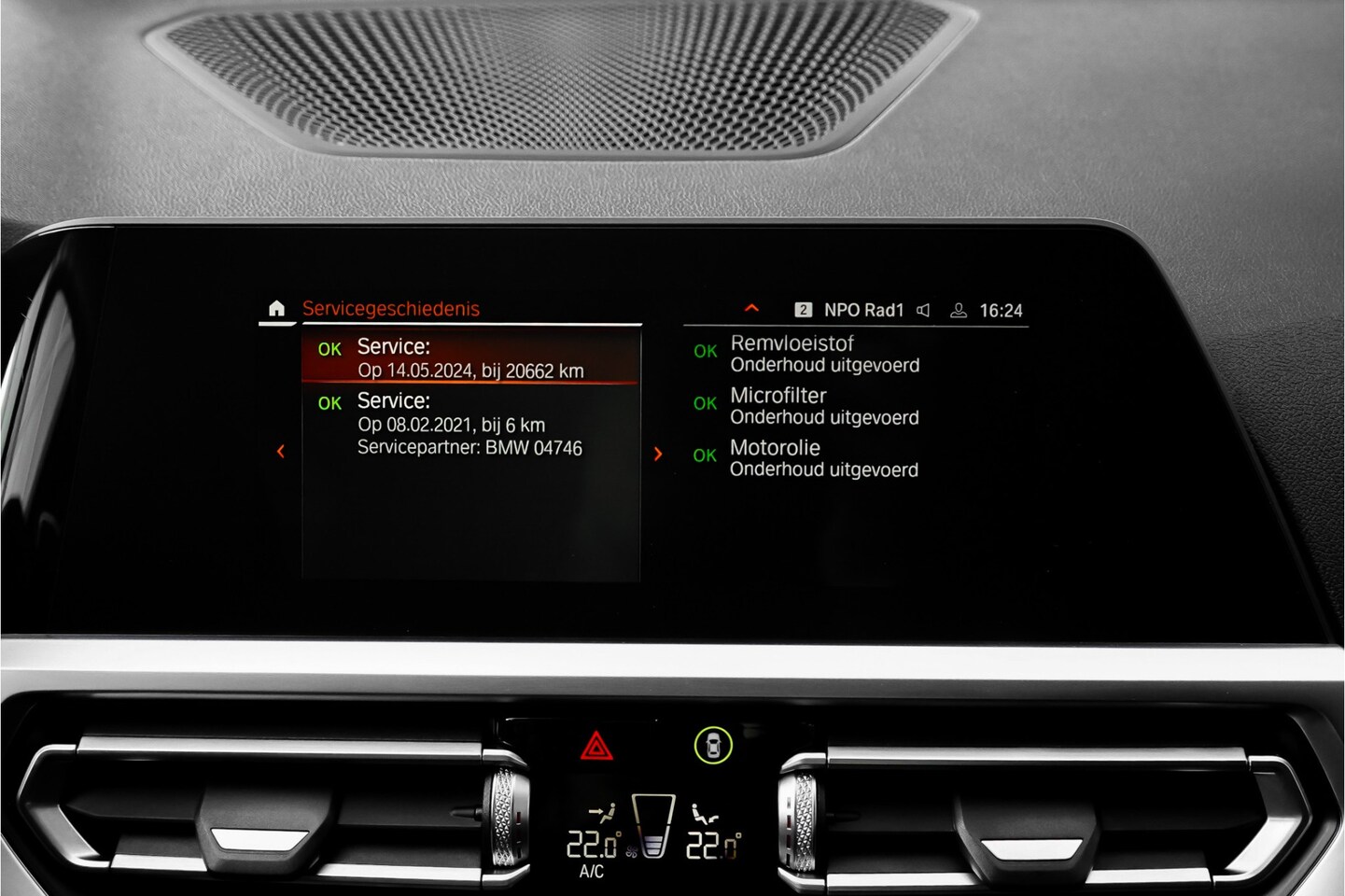Toggle the green parking assist car button
Image resolution: width=1345 pixels, height=896 pixels.
(x=713, y=745)
